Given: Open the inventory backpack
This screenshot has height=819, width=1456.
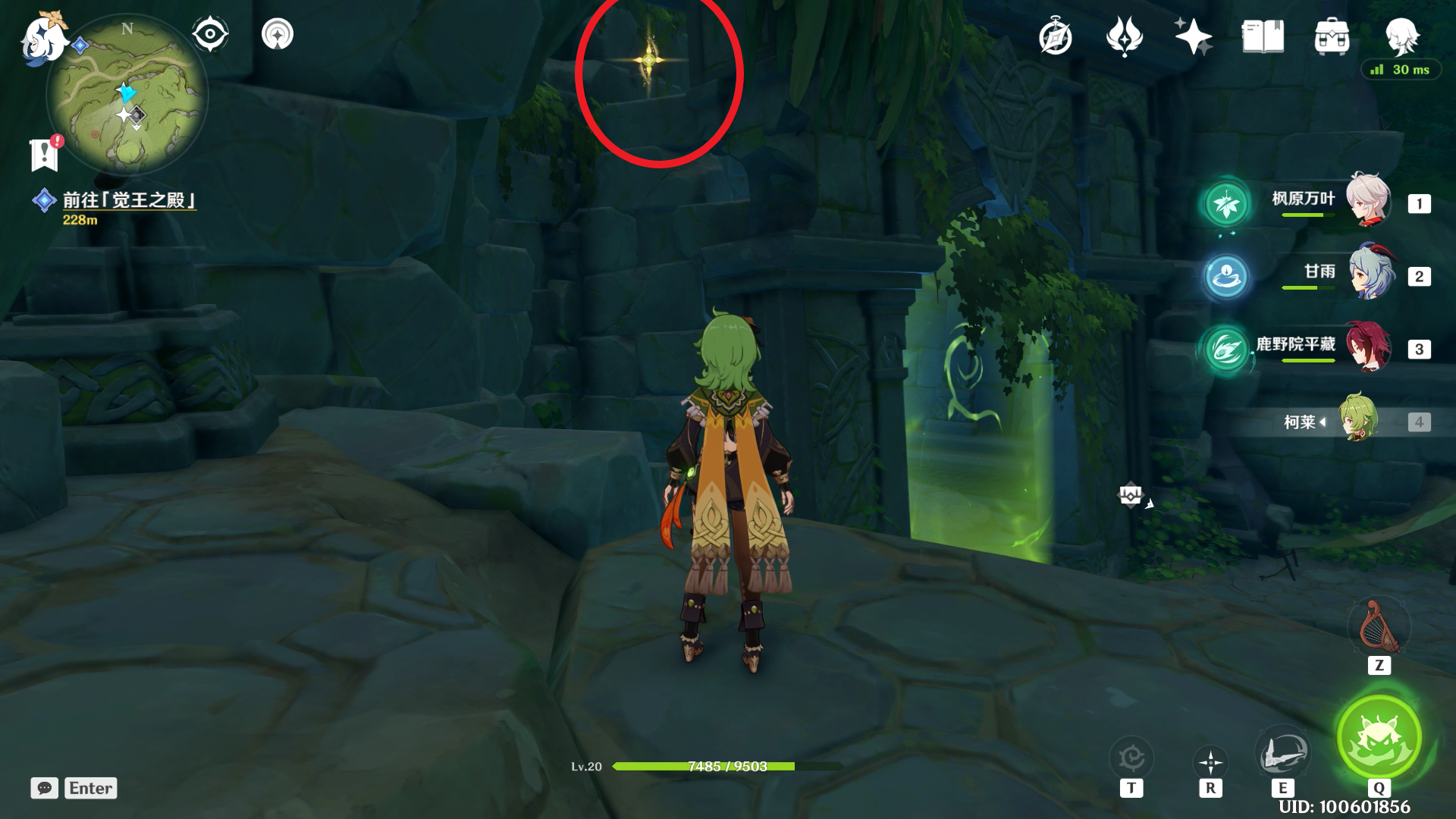Looking at the screenshot, I should pos(1332,36).
